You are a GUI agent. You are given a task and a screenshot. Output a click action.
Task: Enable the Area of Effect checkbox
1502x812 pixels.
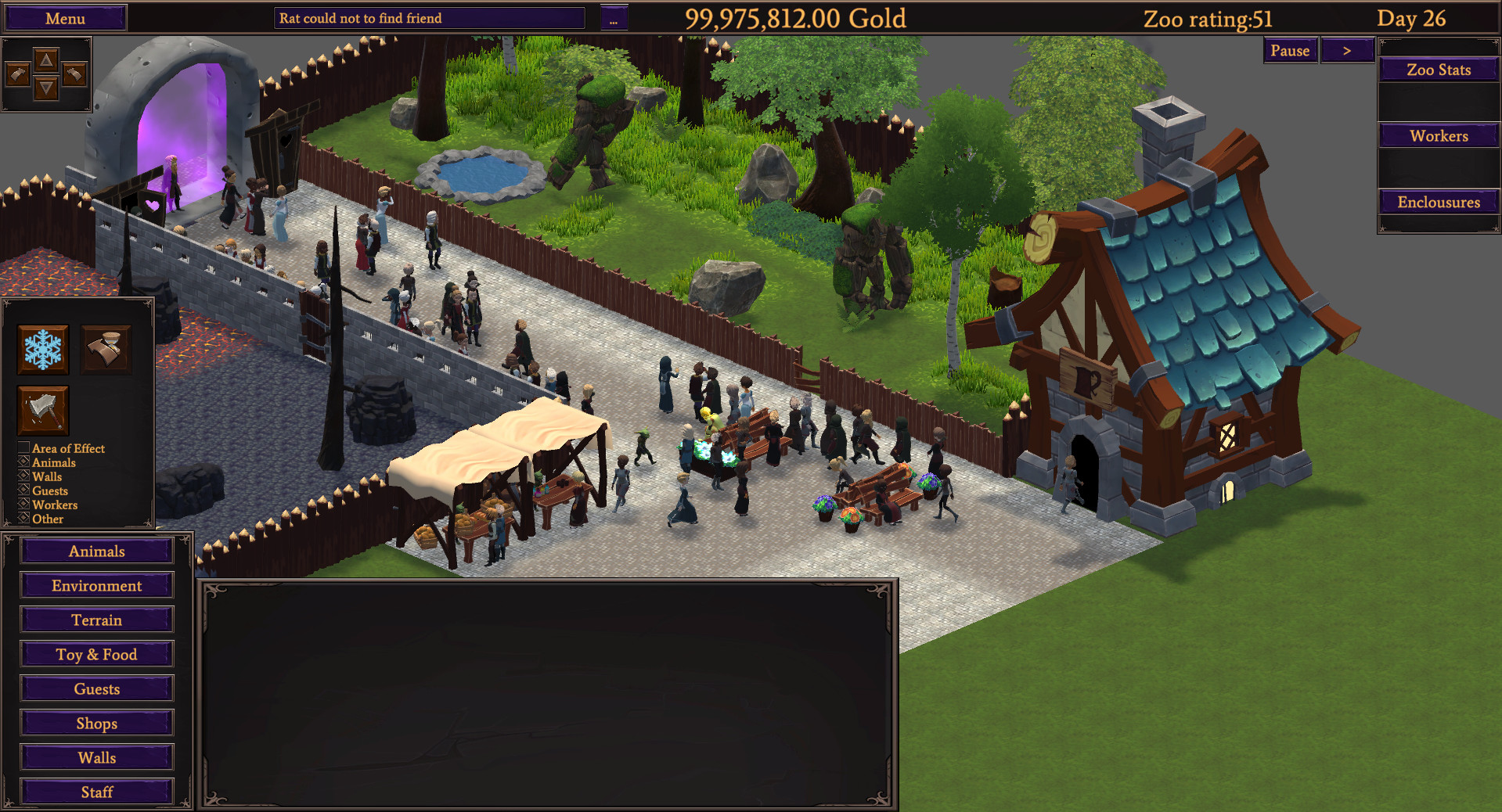[23, 447]
